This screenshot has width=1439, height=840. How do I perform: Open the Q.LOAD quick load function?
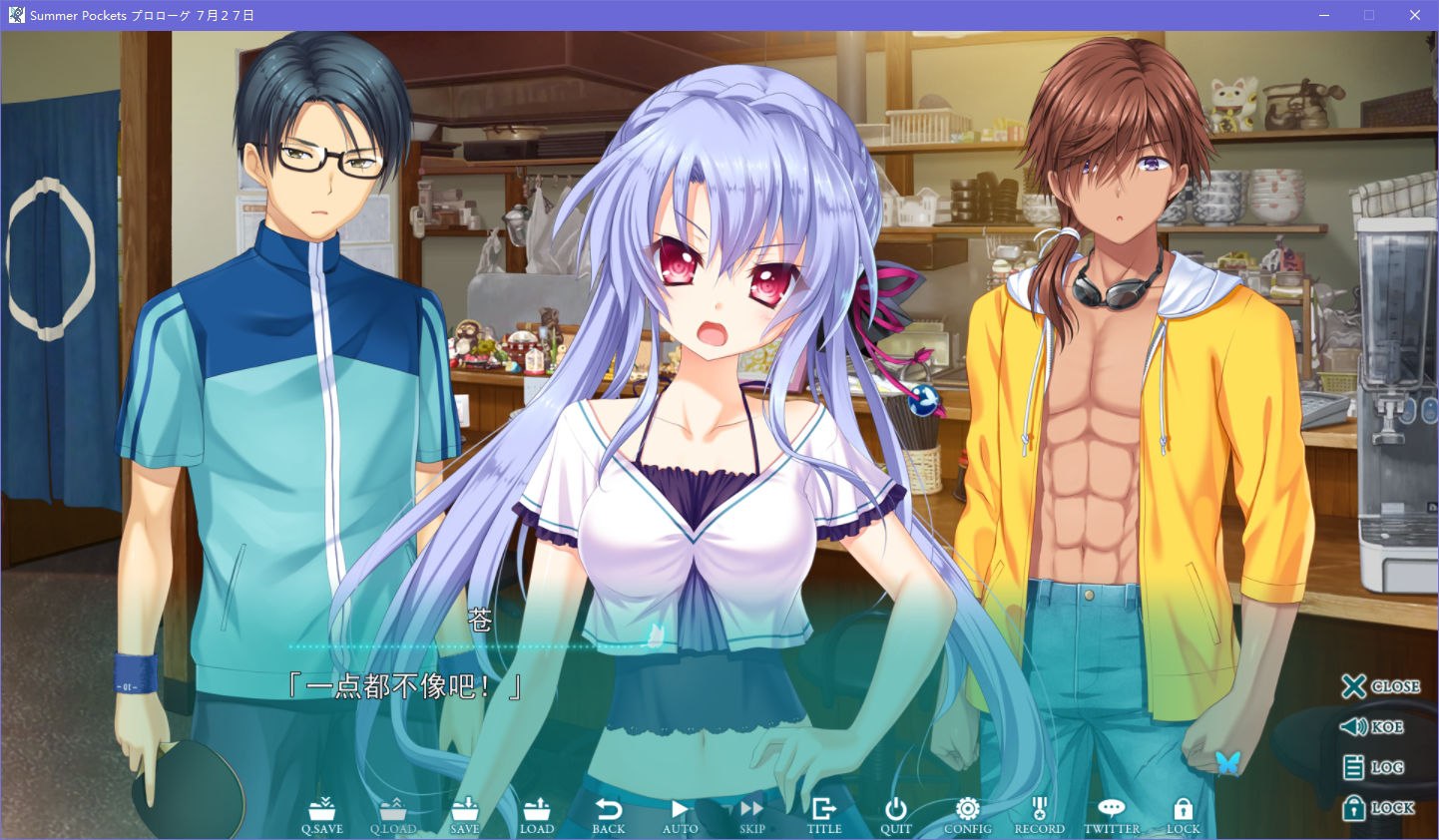(x=393, y=813)
